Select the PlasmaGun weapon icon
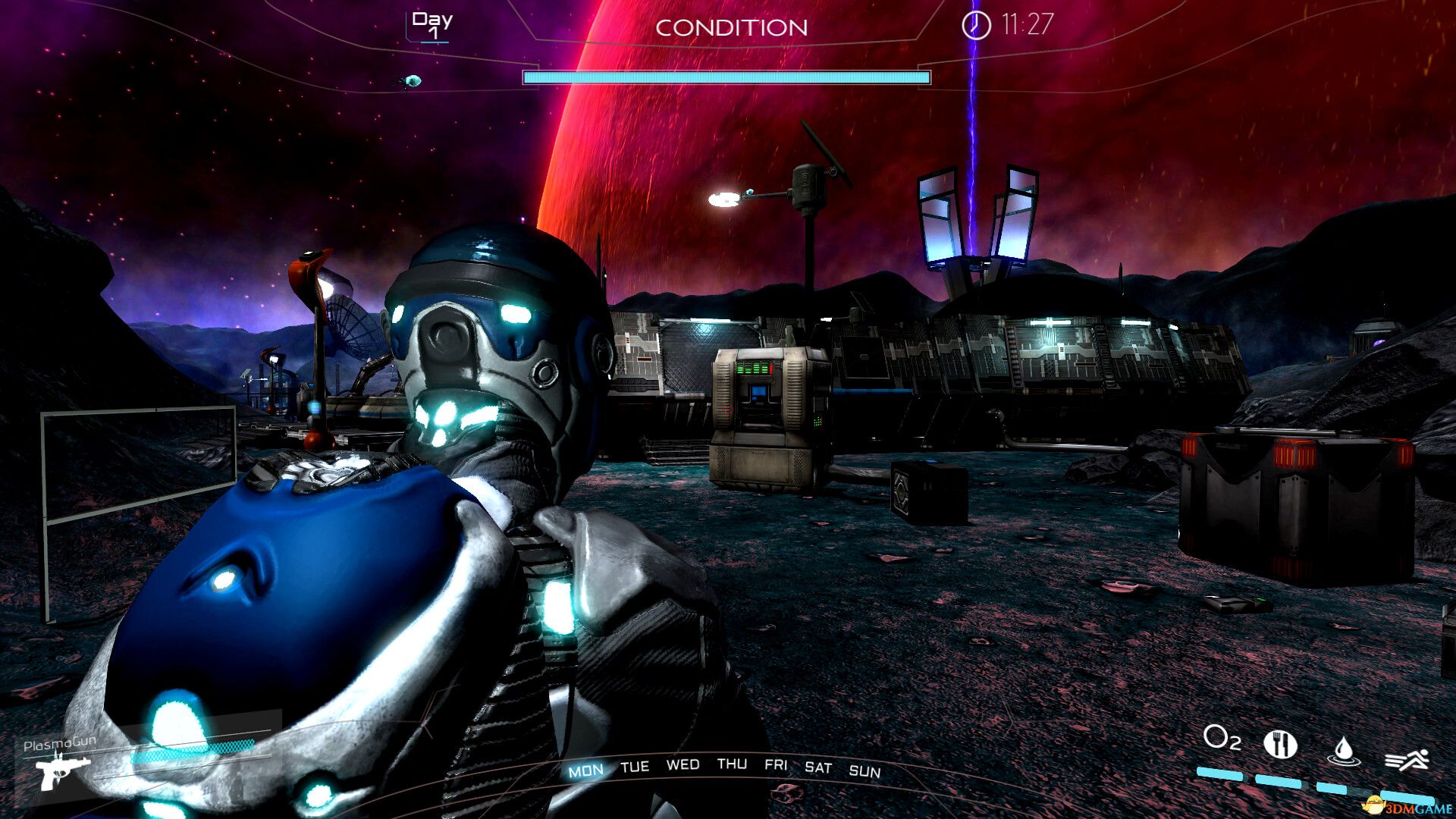 pyautogui.click(x=62, y=772)
